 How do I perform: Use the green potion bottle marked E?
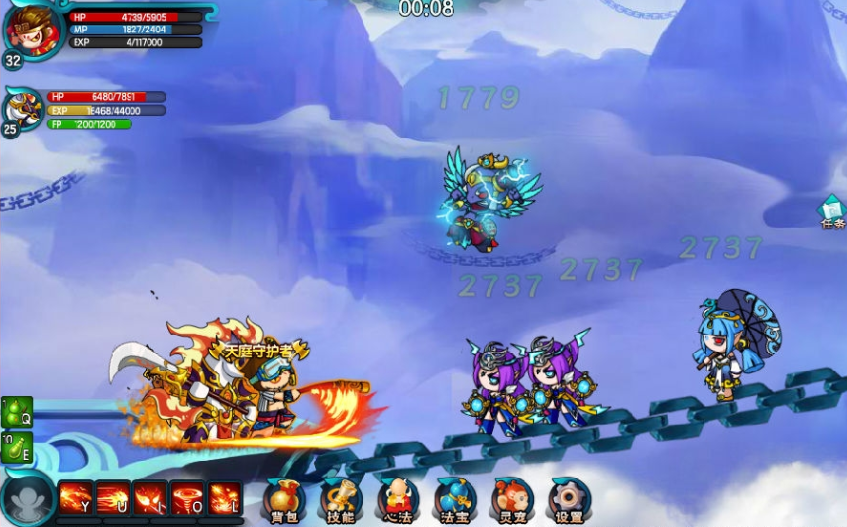click(17, 446)
